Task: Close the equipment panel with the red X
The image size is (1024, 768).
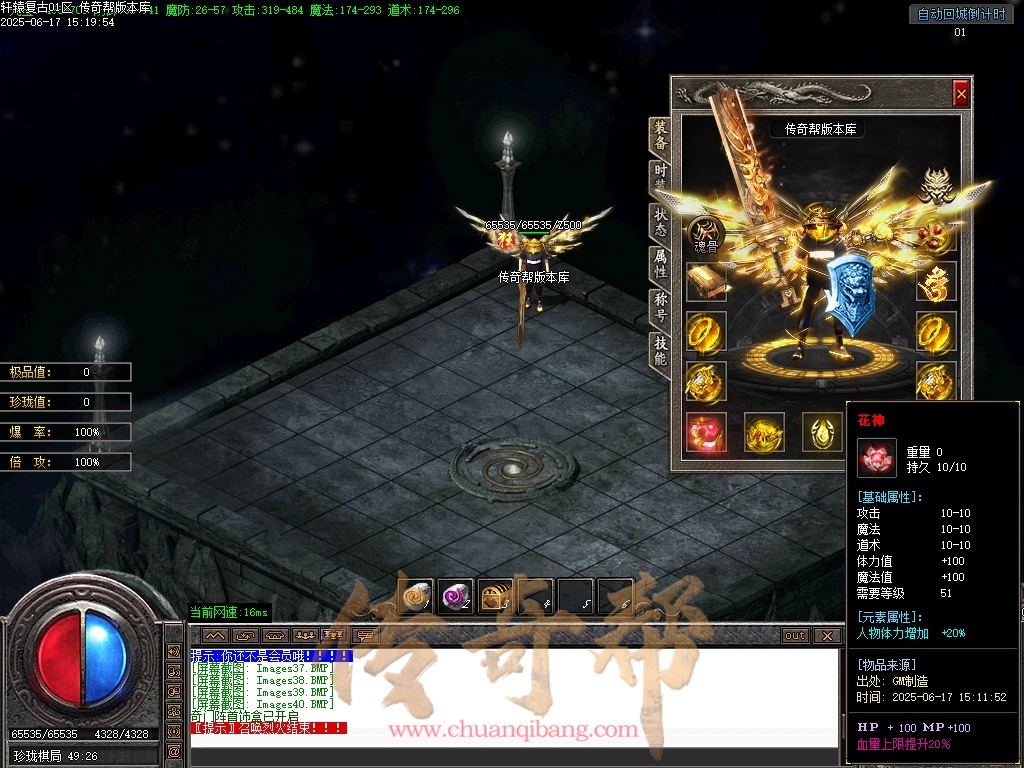Action: [x=961, y=93]
